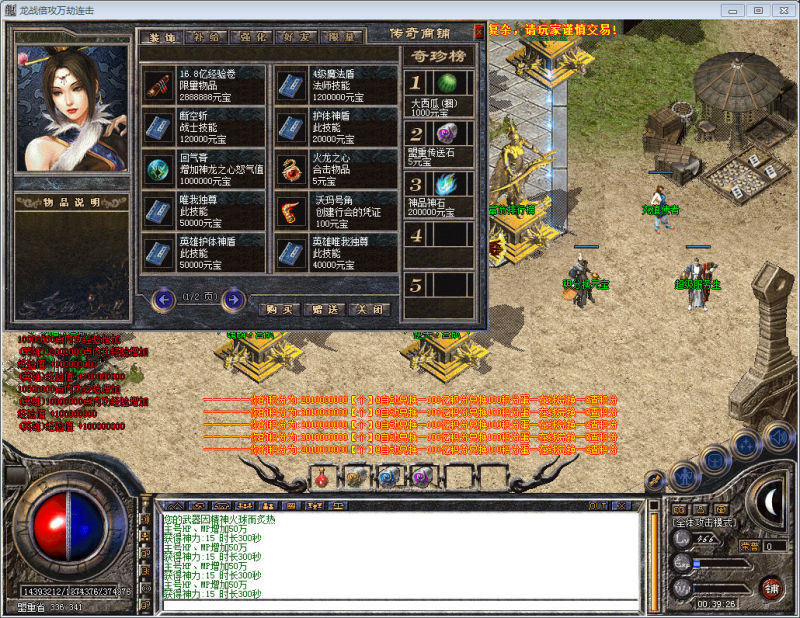The width and height of the screenshot is (800, 618).
Task: Go back to the previous shop page
Action: coord(163,298)
